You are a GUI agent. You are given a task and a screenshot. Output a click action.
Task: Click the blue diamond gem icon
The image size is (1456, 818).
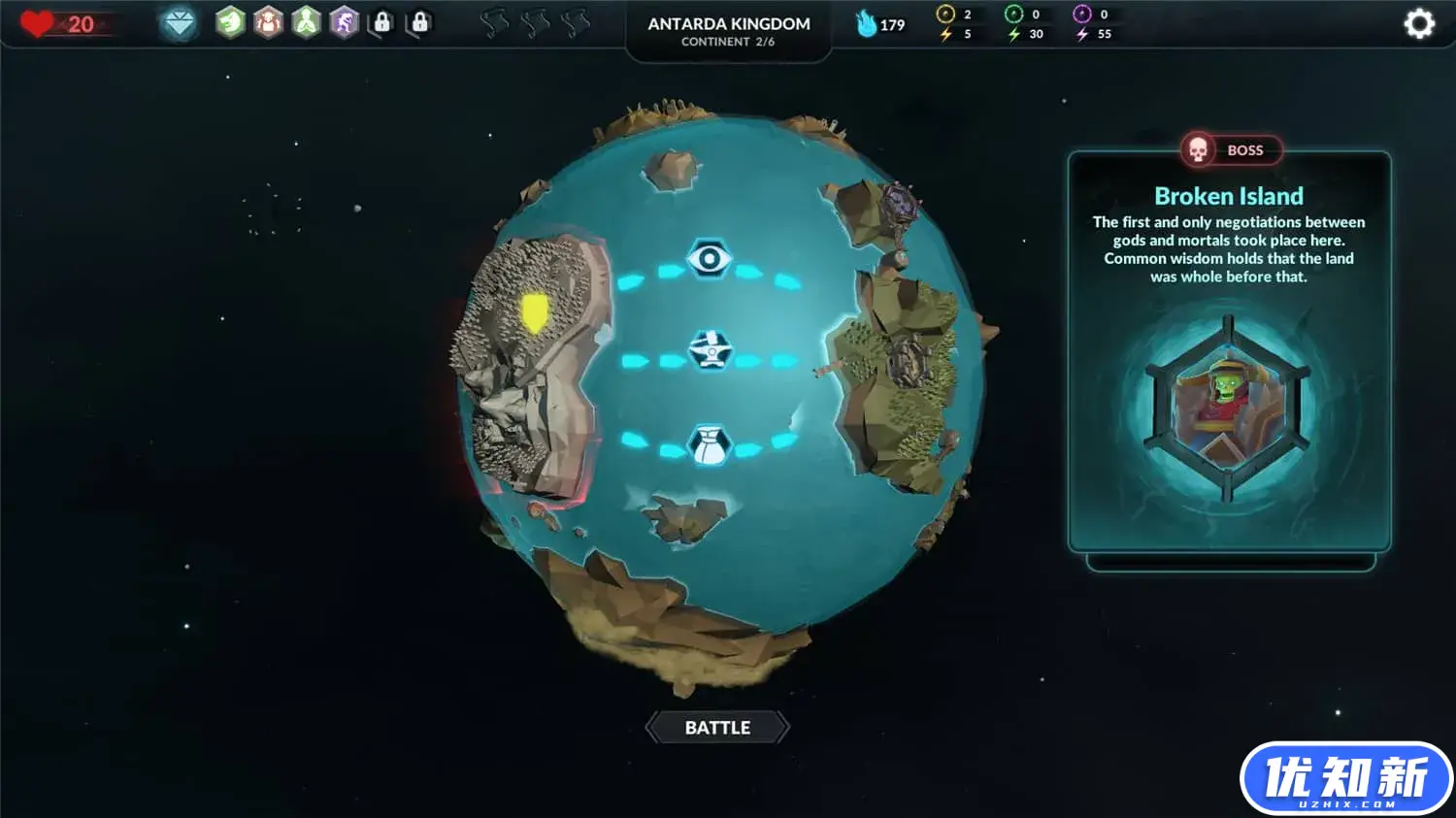tap(180, 22)
